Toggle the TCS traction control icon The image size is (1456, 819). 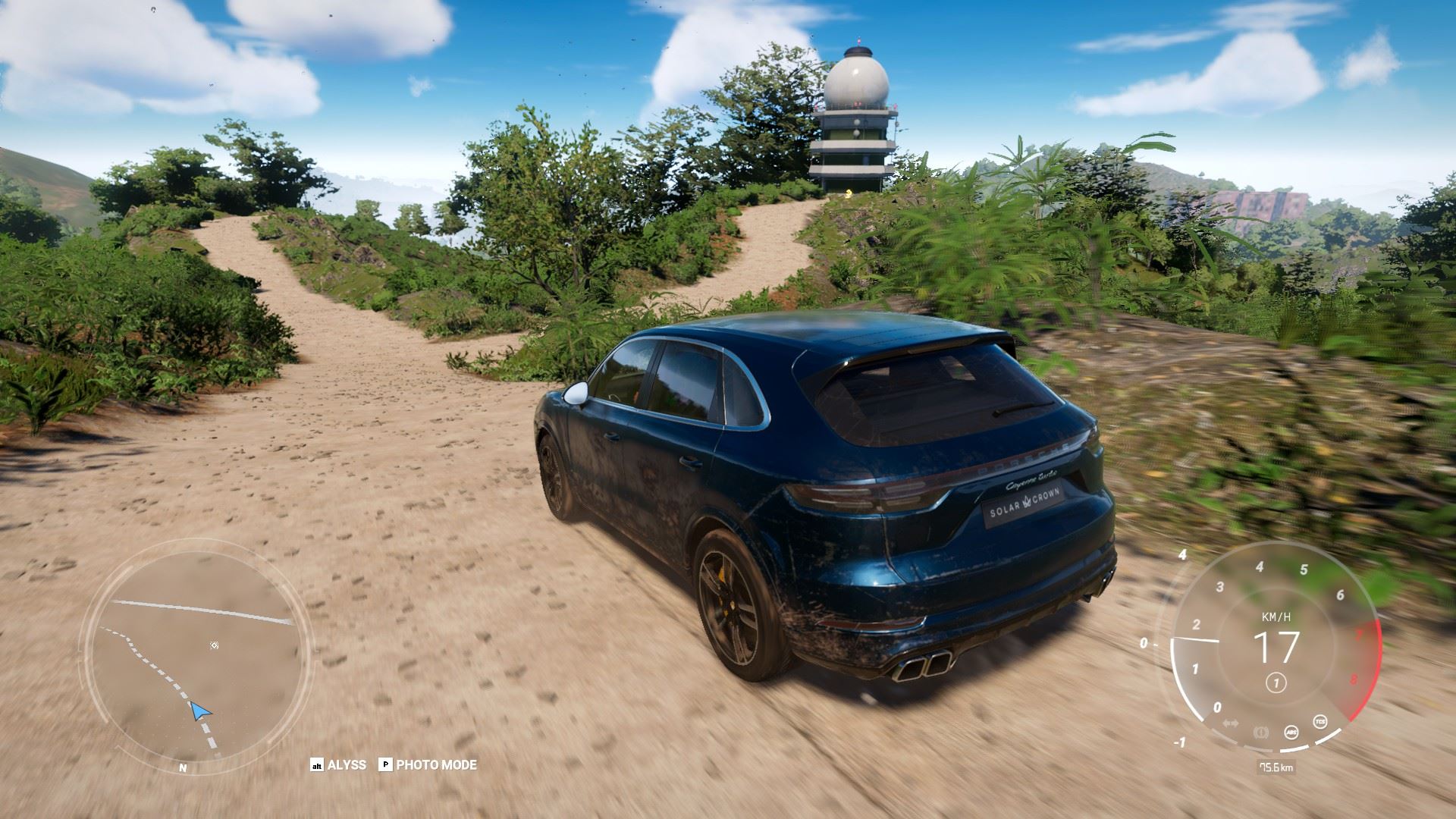tap(1321, 720)
